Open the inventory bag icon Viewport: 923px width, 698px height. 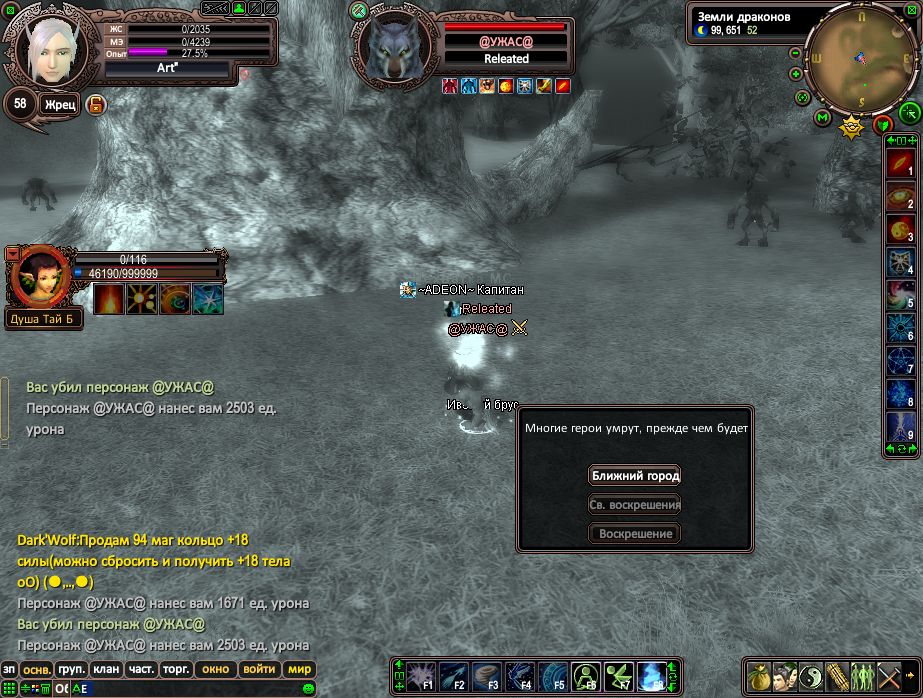(x=759, y=675)
